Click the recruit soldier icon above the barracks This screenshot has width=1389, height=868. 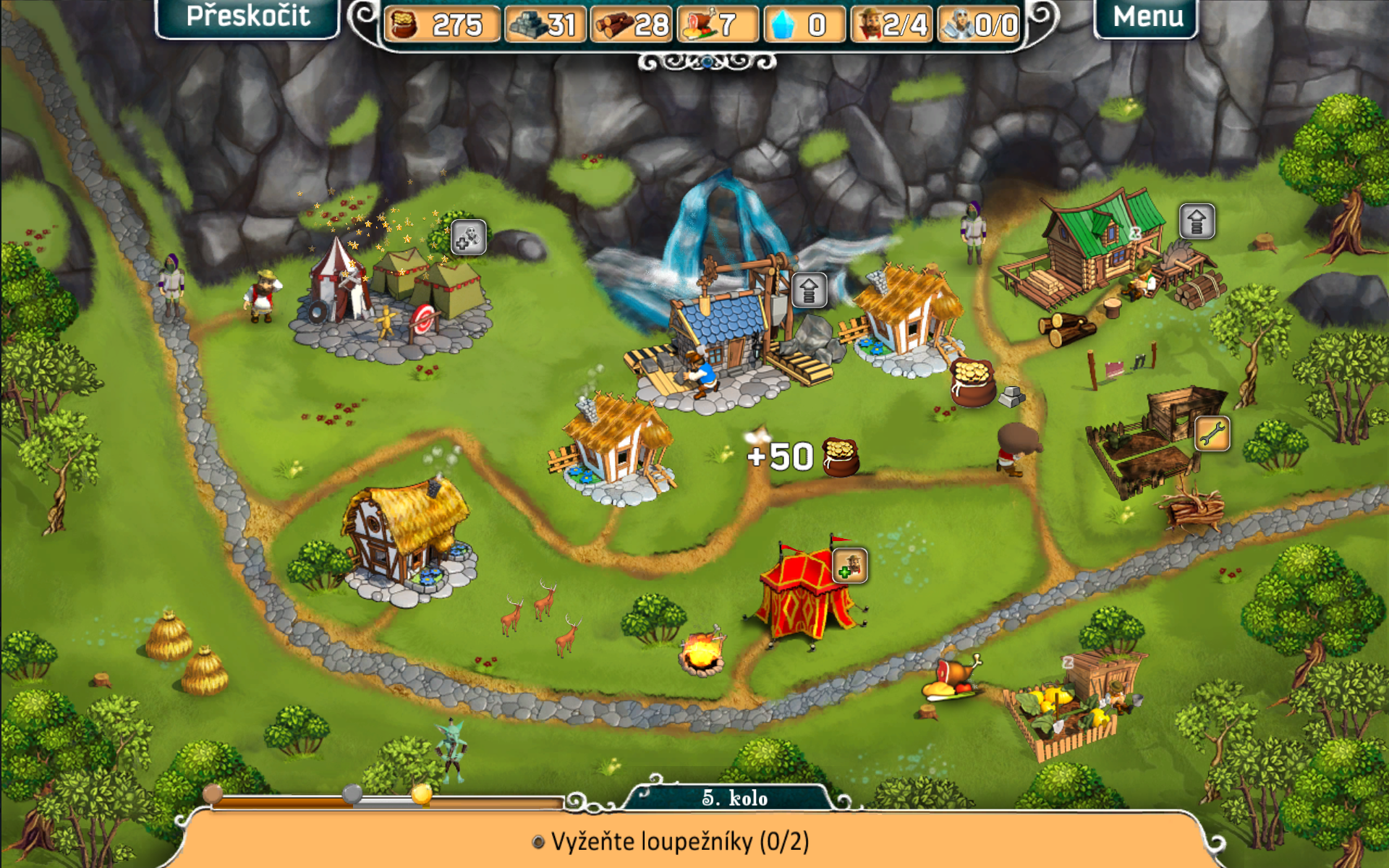468,237
